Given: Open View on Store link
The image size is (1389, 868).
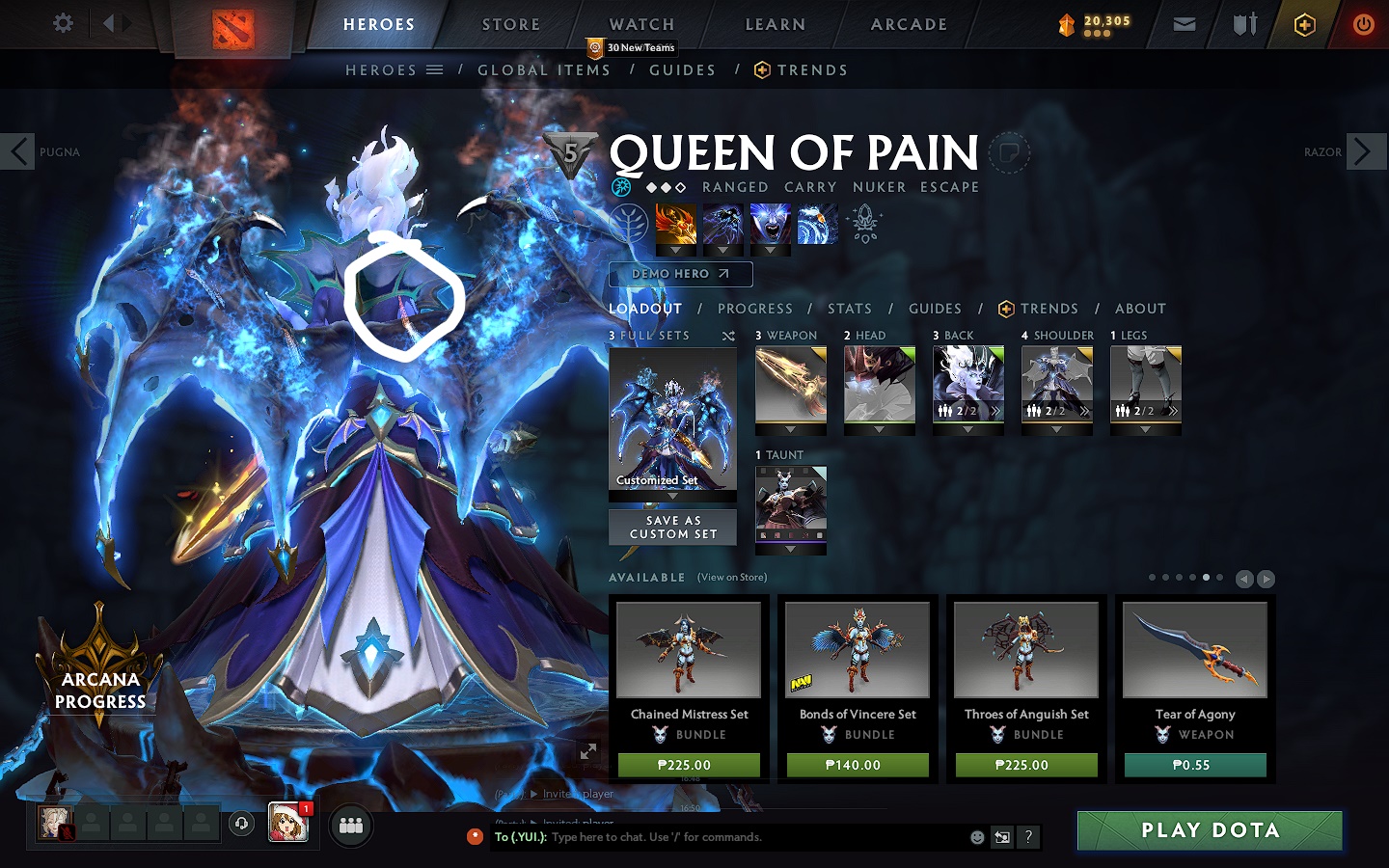Looking at the screenshot, I should click(730, 577).
